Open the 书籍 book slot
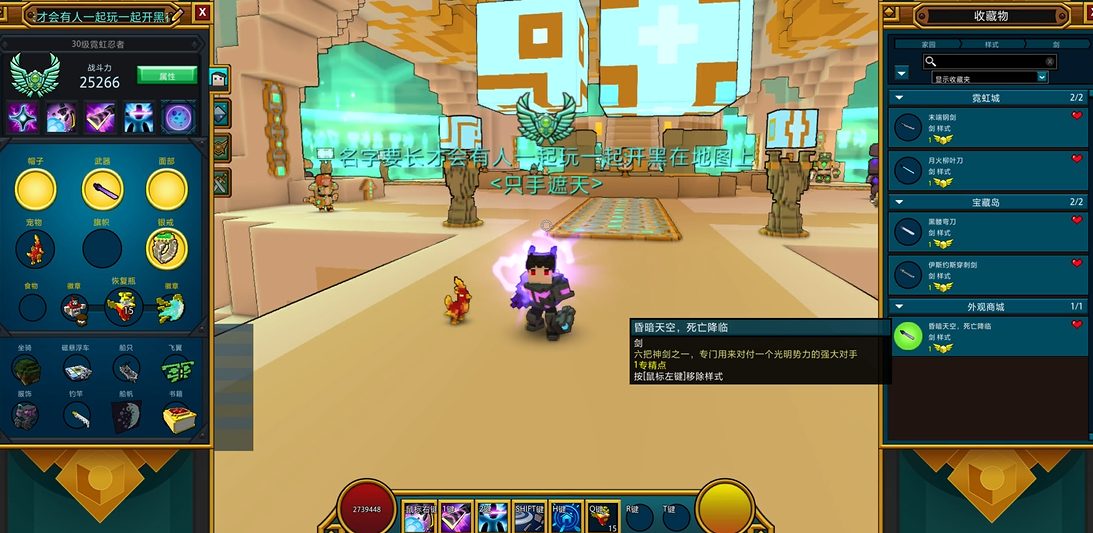The height and width of the screenshot is (533, 1093). pos(177,416)
